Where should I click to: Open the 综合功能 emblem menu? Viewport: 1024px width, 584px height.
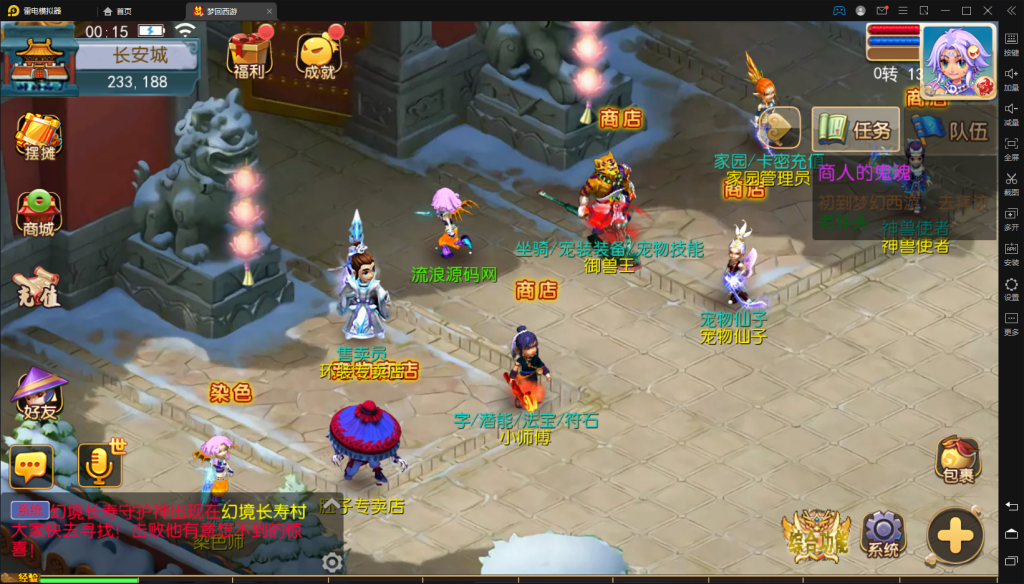point(815,536)
